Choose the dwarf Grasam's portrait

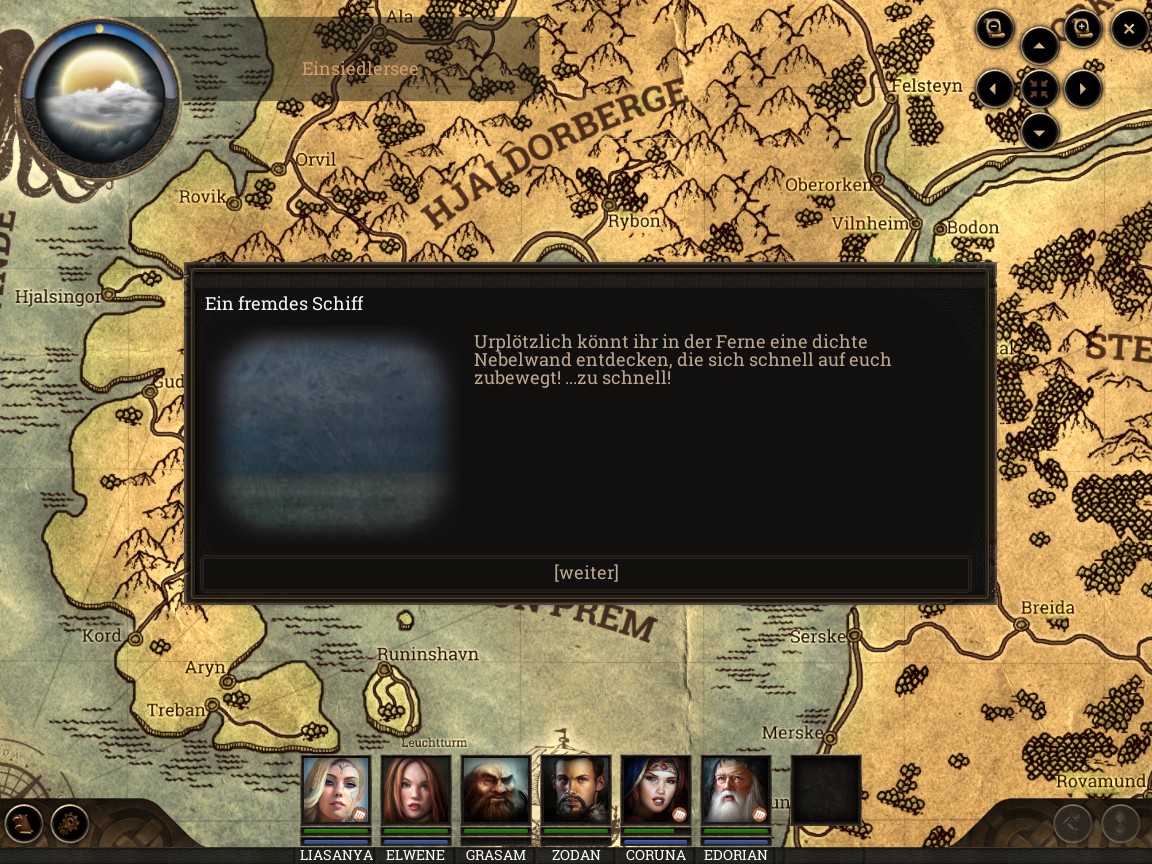(x=496, y=790)
